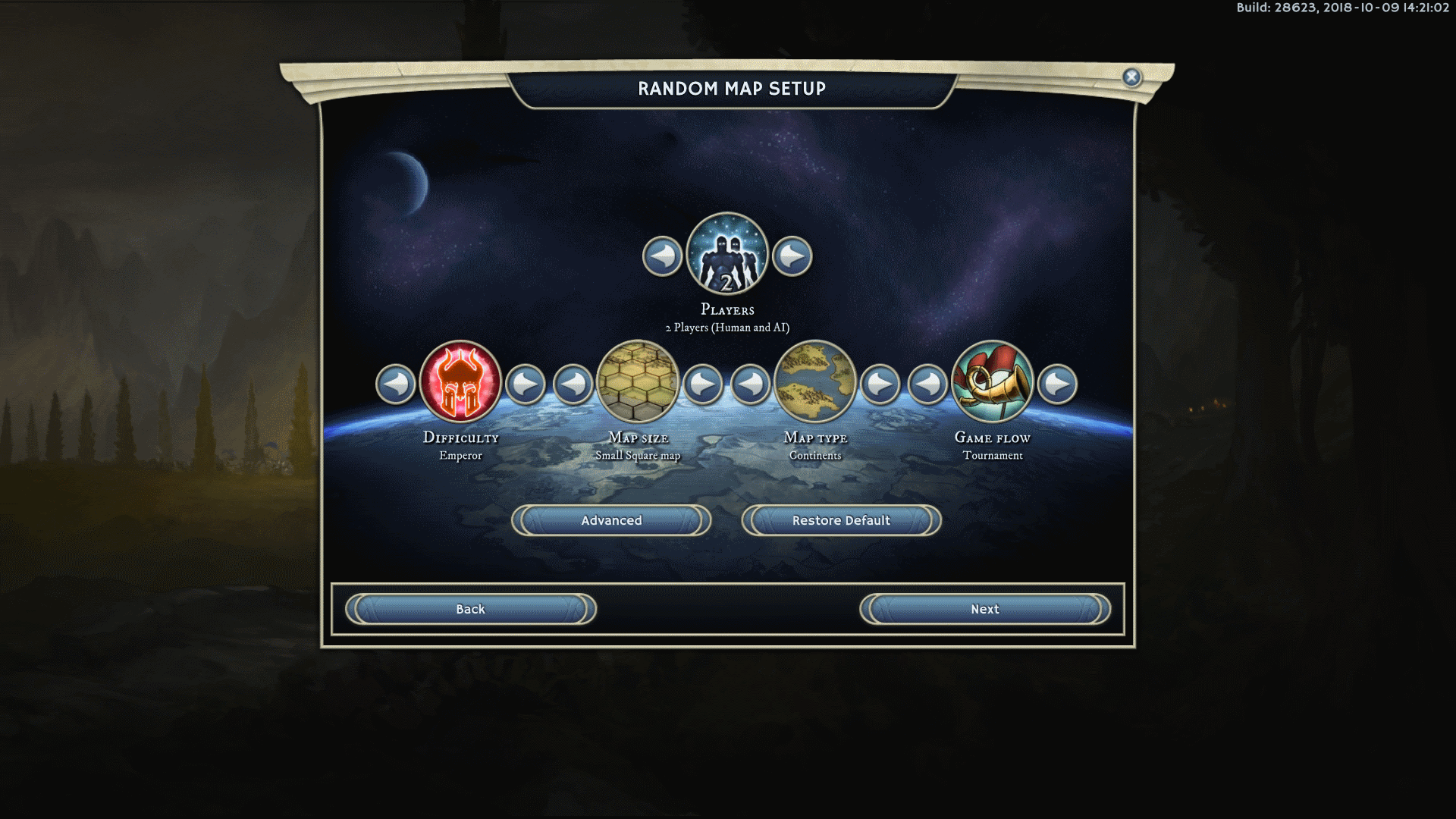Click the Players count icon
The height and width of the screenshot is (819, 1456).
pos(727,253)
